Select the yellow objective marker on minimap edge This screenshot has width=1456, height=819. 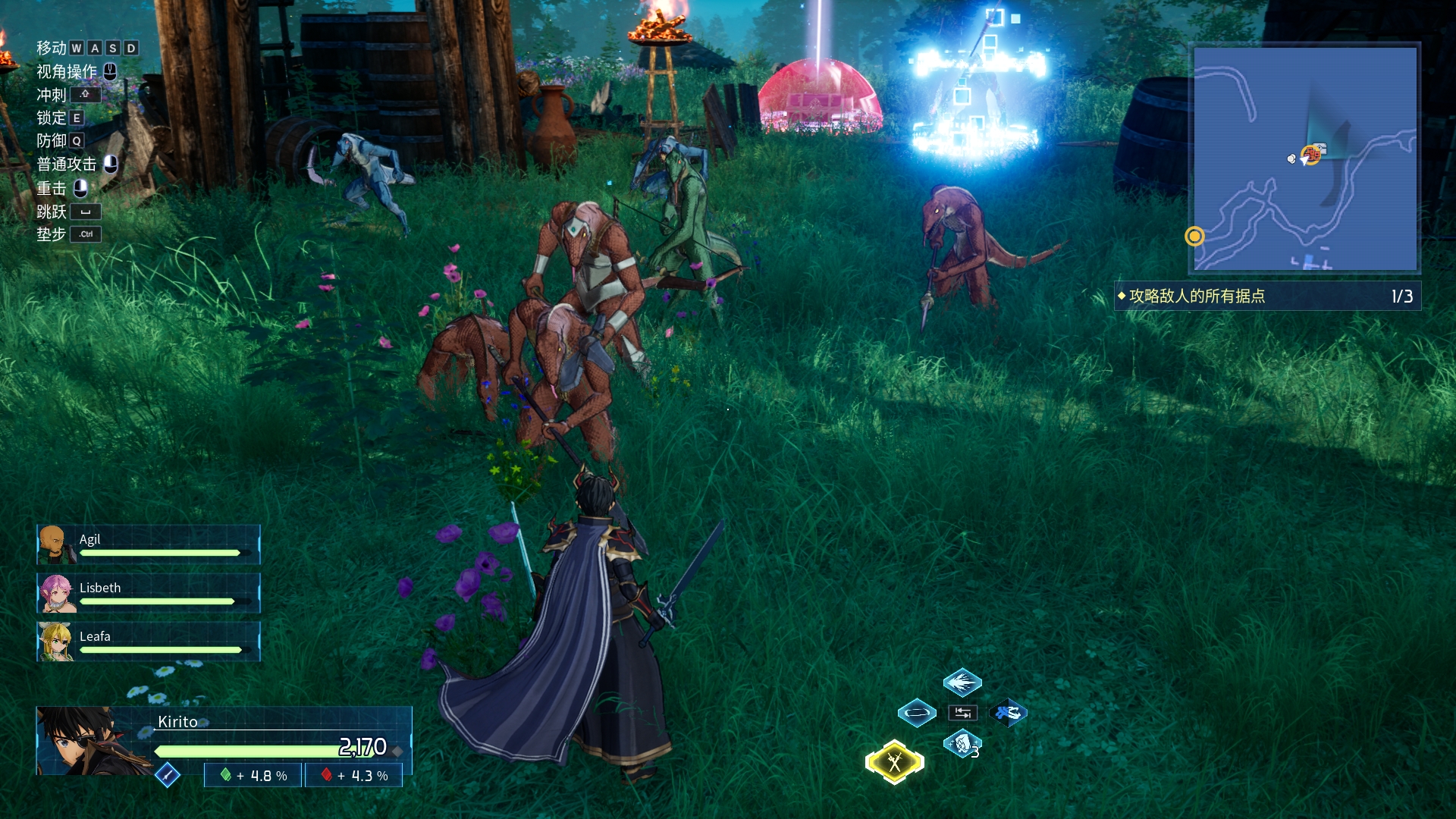1194,237
